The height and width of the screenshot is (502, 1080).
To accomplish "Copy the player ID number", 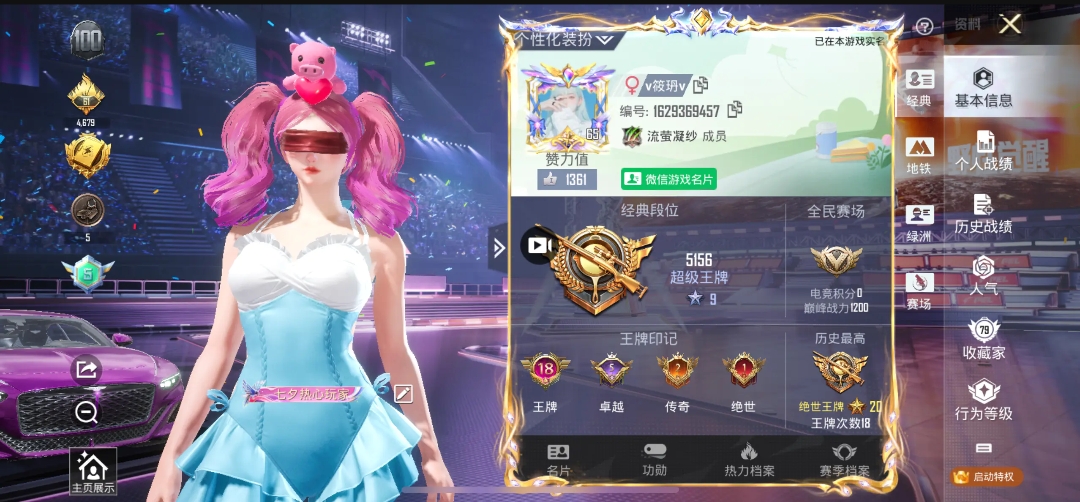I will click(x=735, y=109).
